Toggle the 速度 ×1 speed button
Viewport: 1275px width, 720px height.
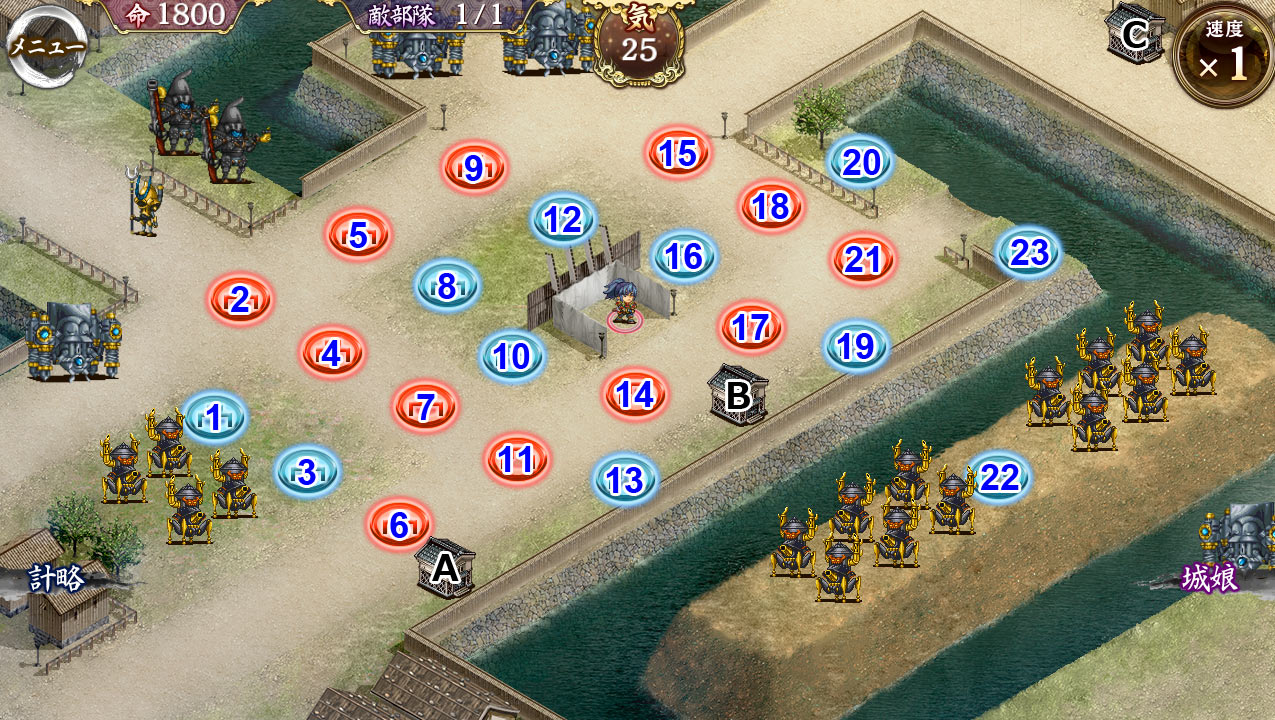1224,55
